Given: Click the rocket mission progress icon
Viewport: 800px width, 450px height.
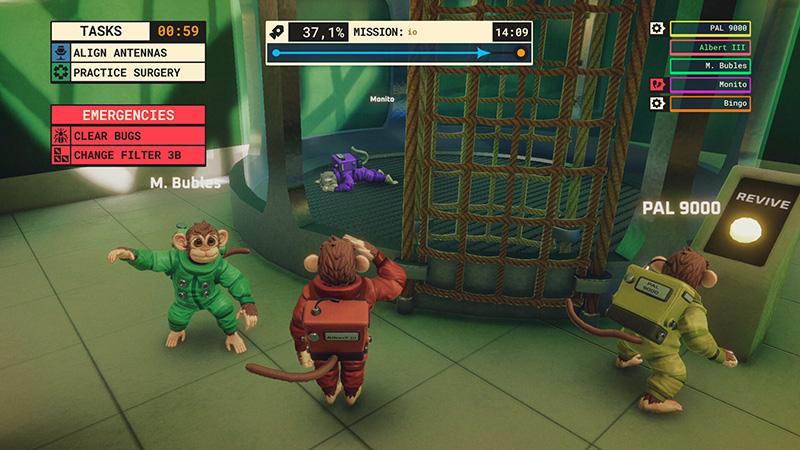Looking at the screenshot, I should pos(281,32).
